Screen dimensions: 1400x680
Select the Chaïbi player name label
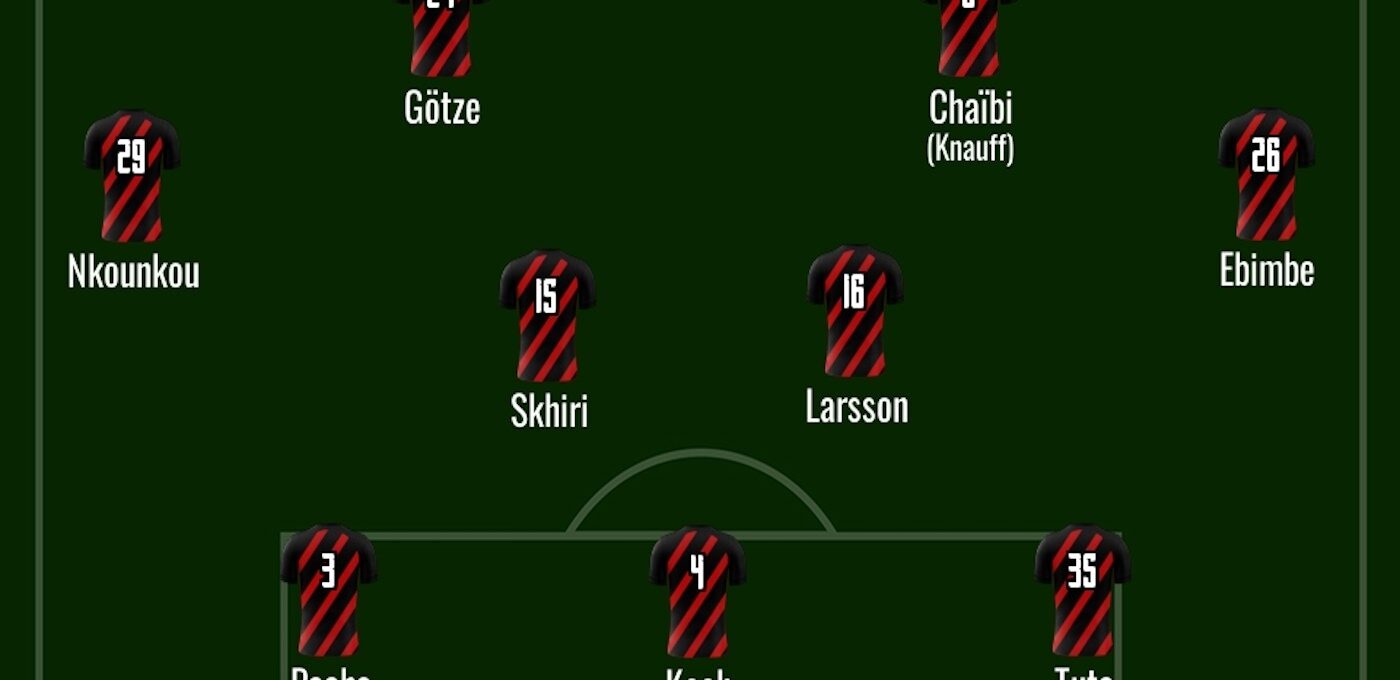970,108
